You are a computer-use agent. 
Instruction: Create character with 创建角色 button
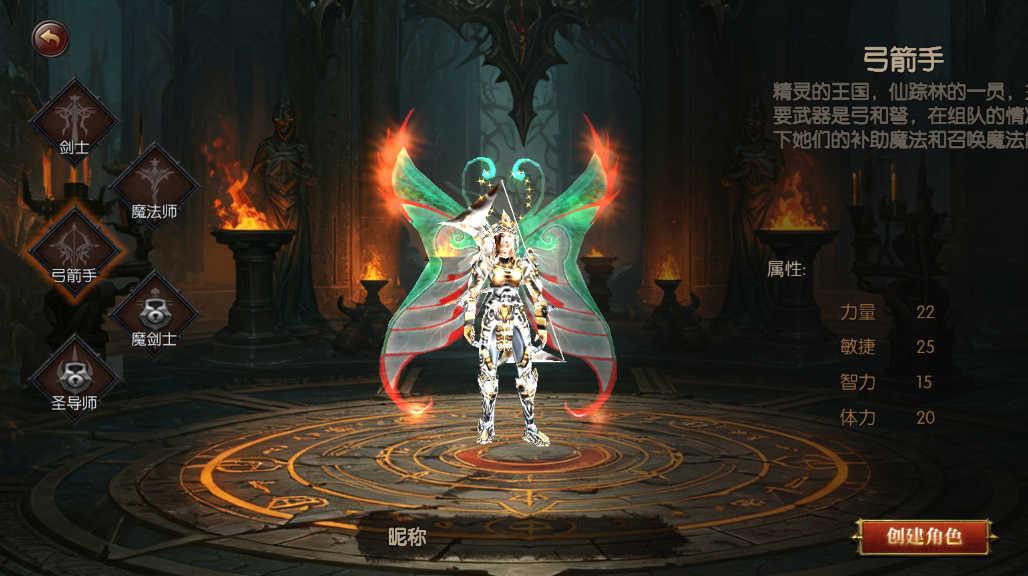coord(923,536)
